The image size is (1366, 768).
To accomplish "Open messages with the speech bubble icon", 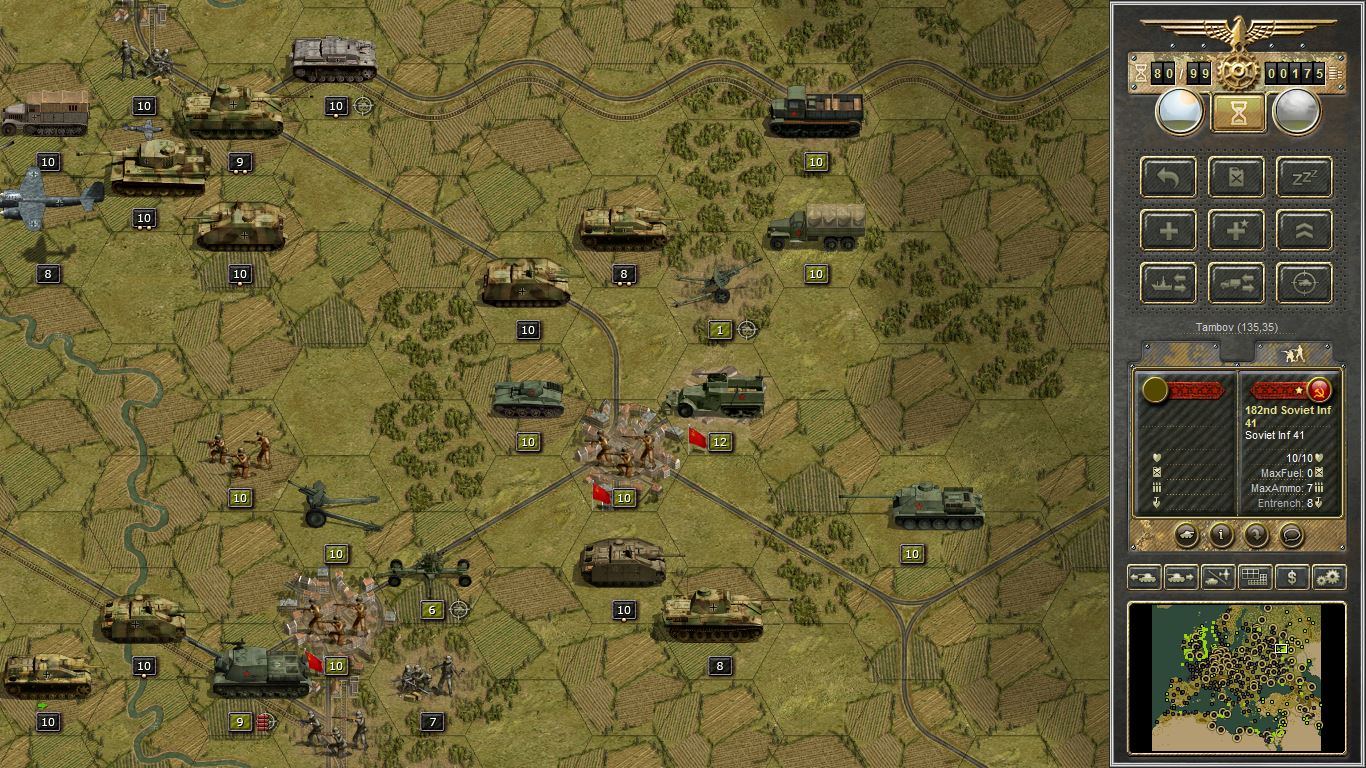I will point(1290,537).
